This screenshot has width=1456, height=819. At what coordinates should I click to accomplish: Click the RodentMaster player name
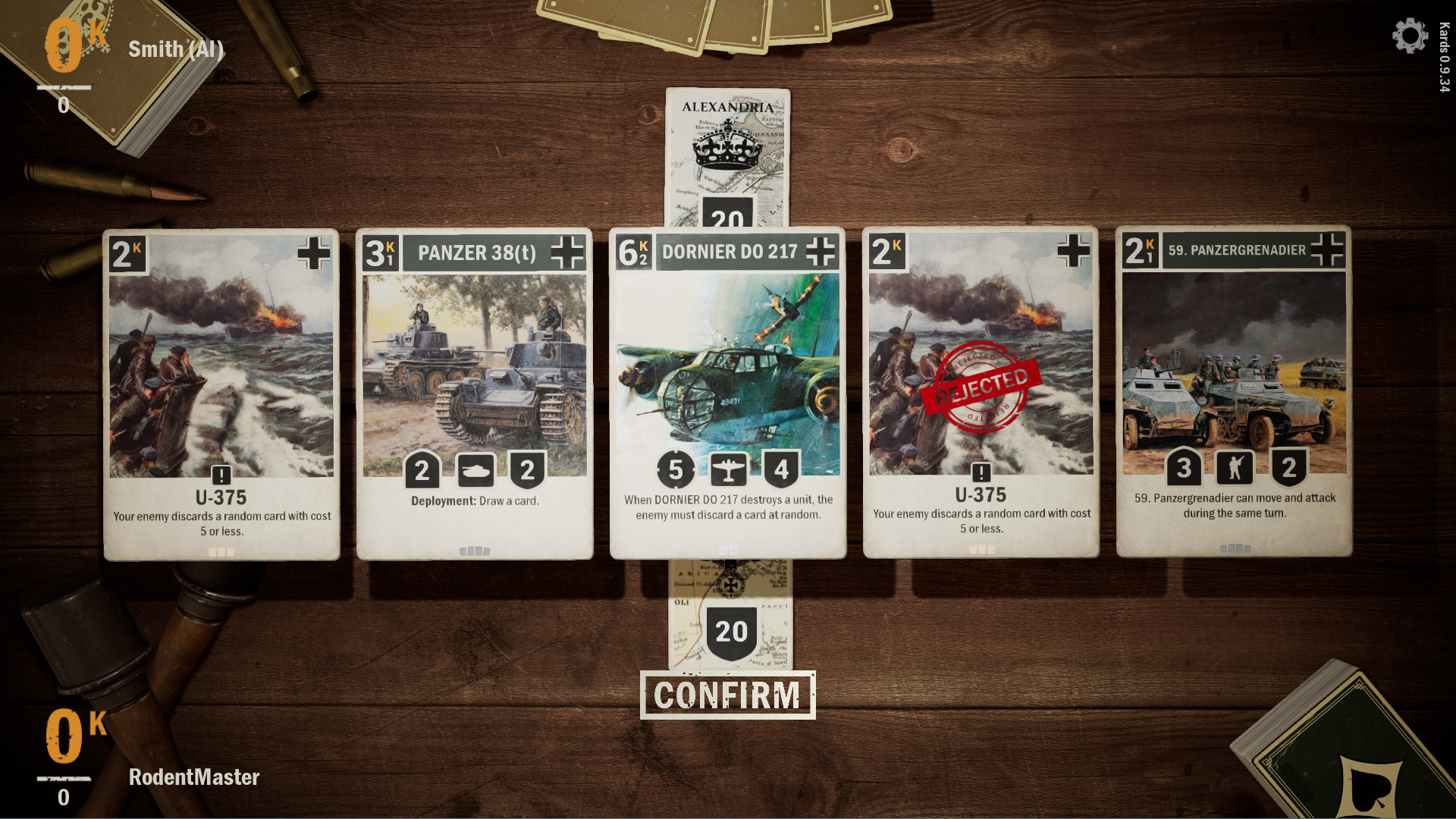[195, 777]
